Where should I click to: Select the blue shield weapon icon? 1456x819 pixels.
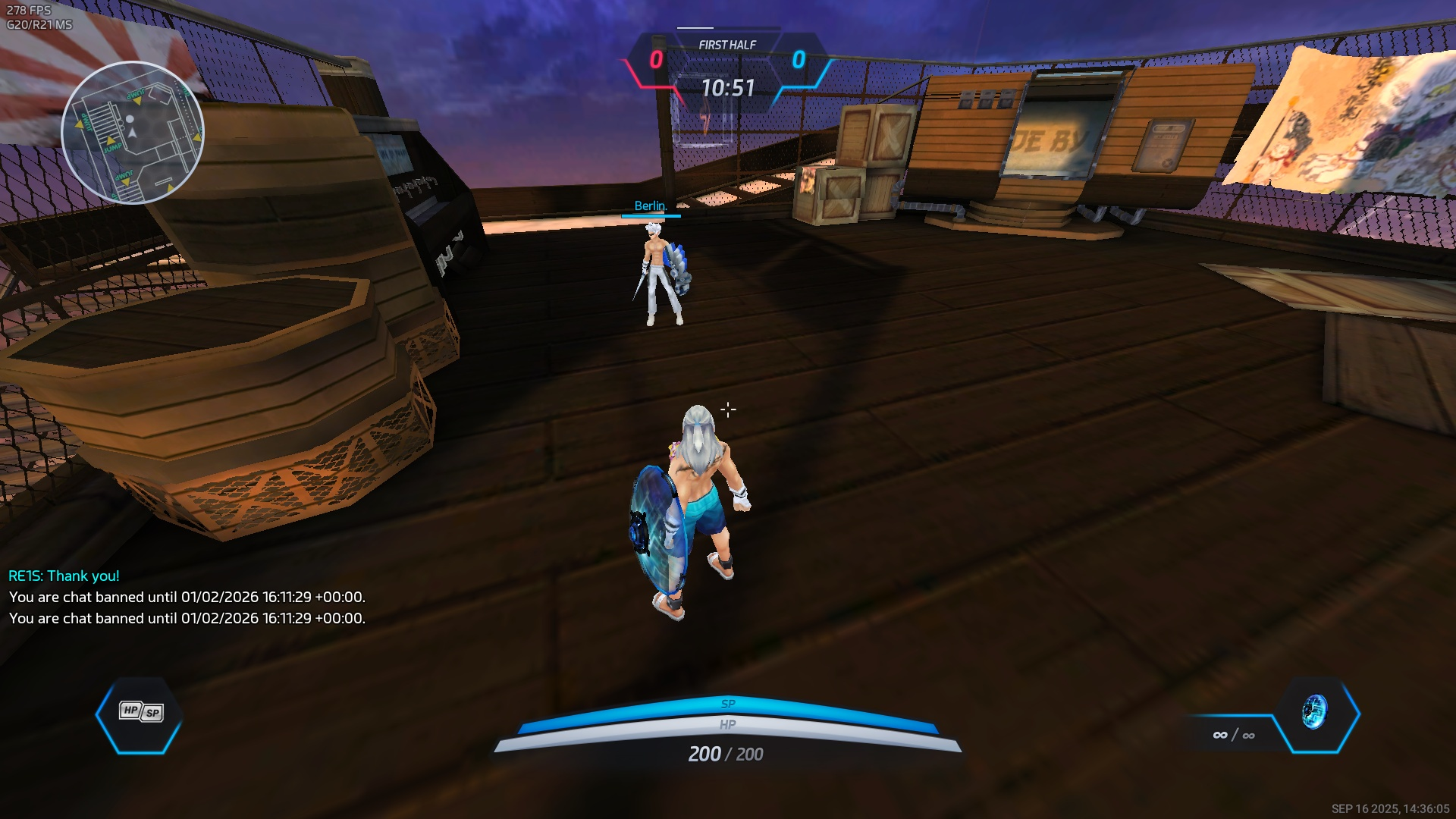(1316, 713)
